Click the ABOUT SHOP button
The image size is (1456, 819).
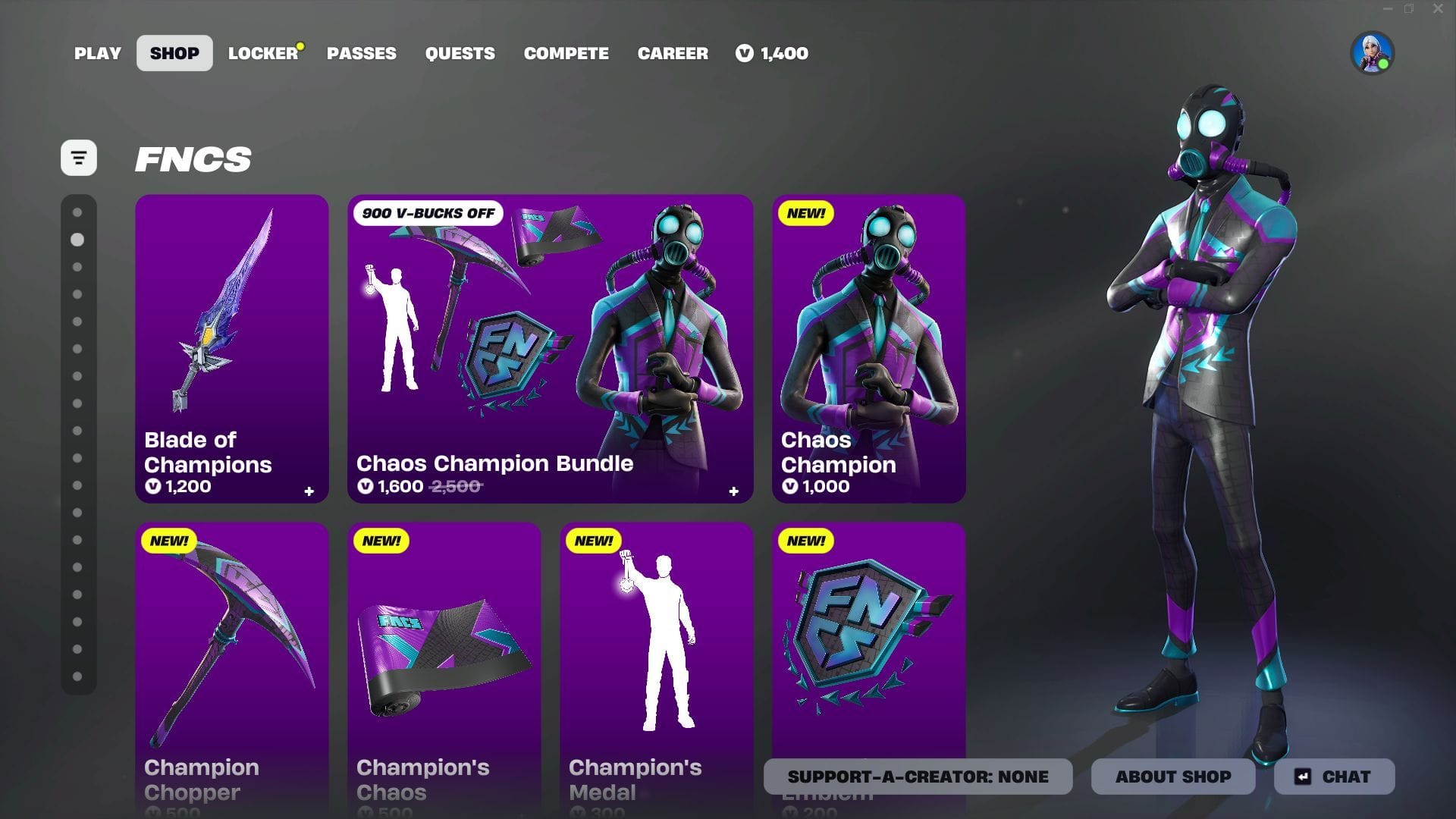pos(1172,776)
